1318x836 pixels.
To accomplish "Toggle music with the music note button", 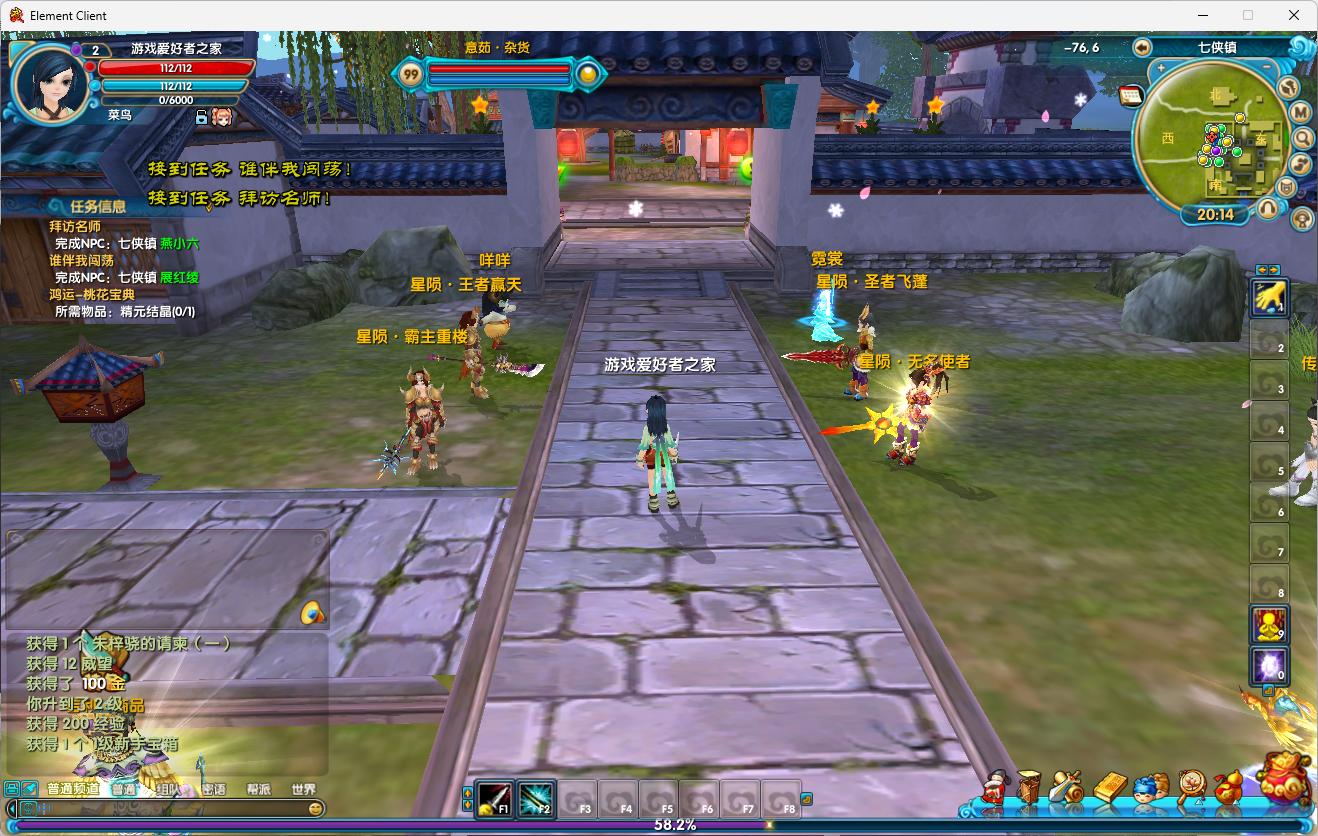I will (x=1301, y=164).
